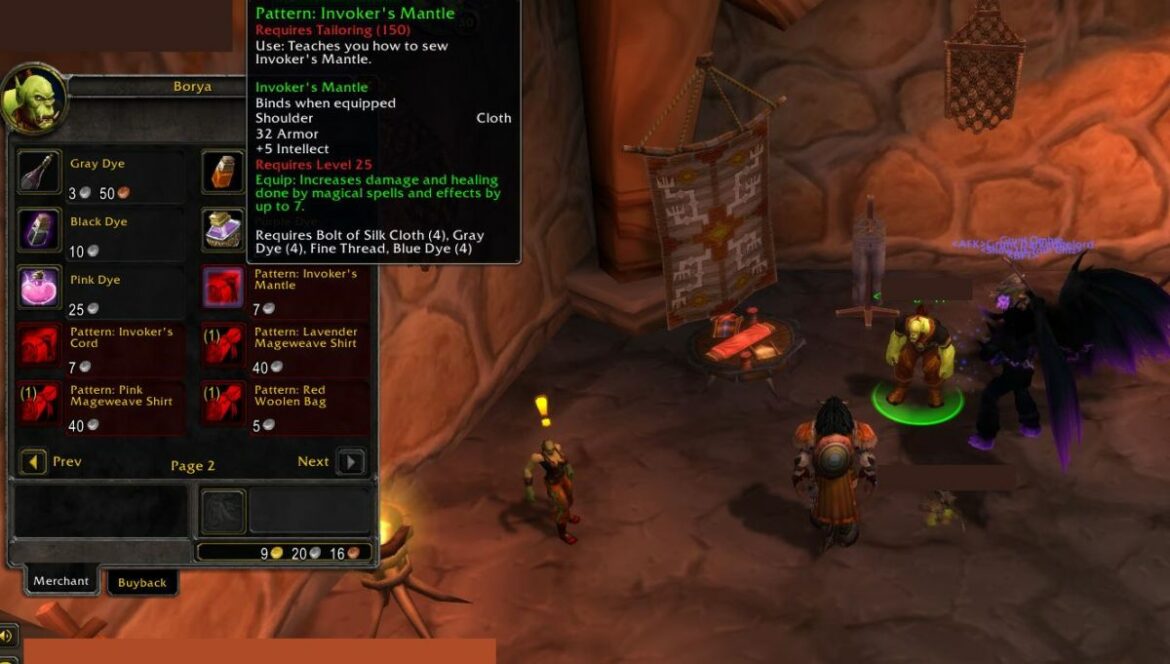Purchase Black Dye from merchant
The width and height of the screenshot is (1170, 664).
[38, 230]
